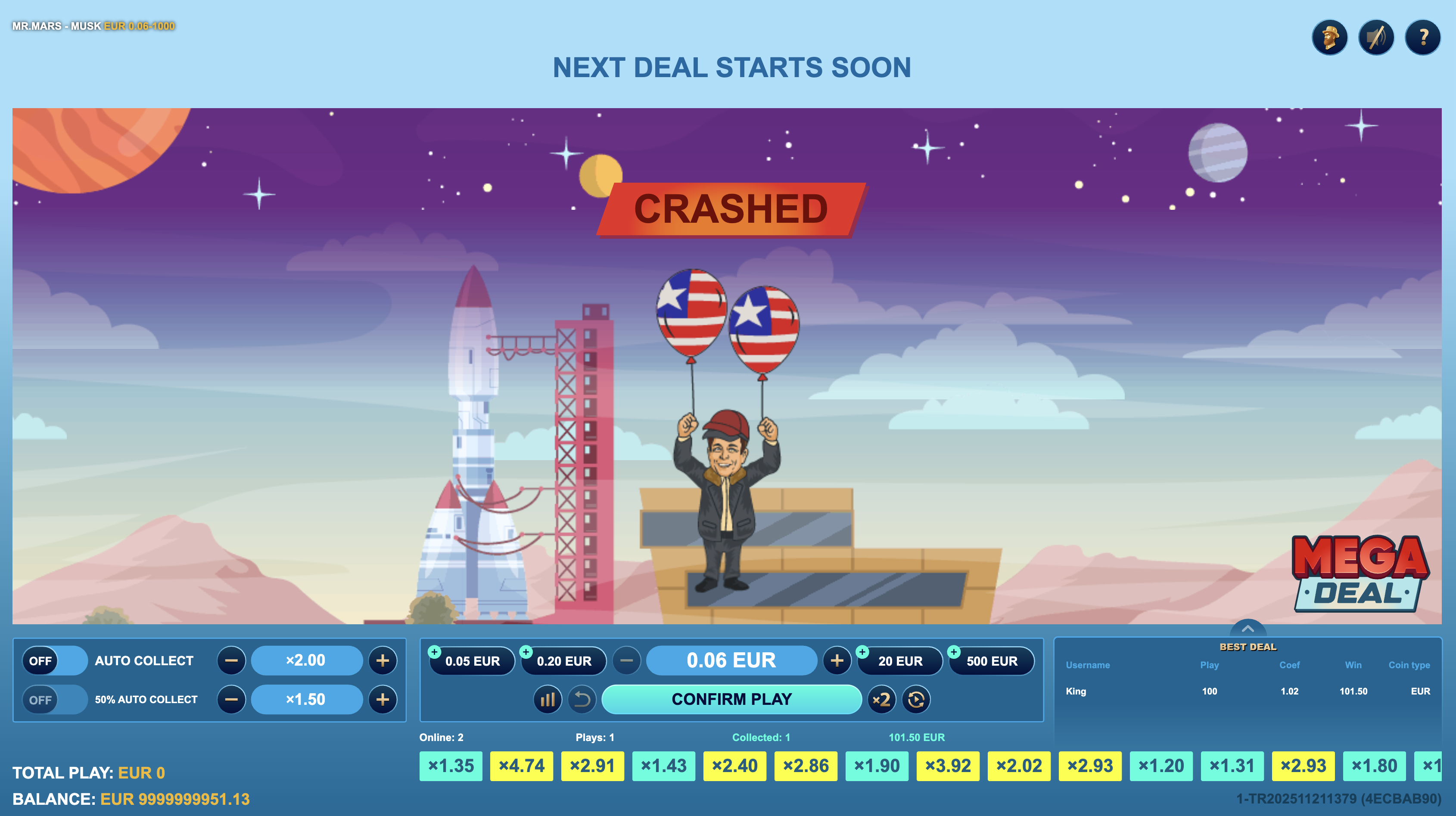Image resolution: width=1456 pixels, height=816 pixels.
Task: Open the auto-play repeat icon
Action: [916, 700]
